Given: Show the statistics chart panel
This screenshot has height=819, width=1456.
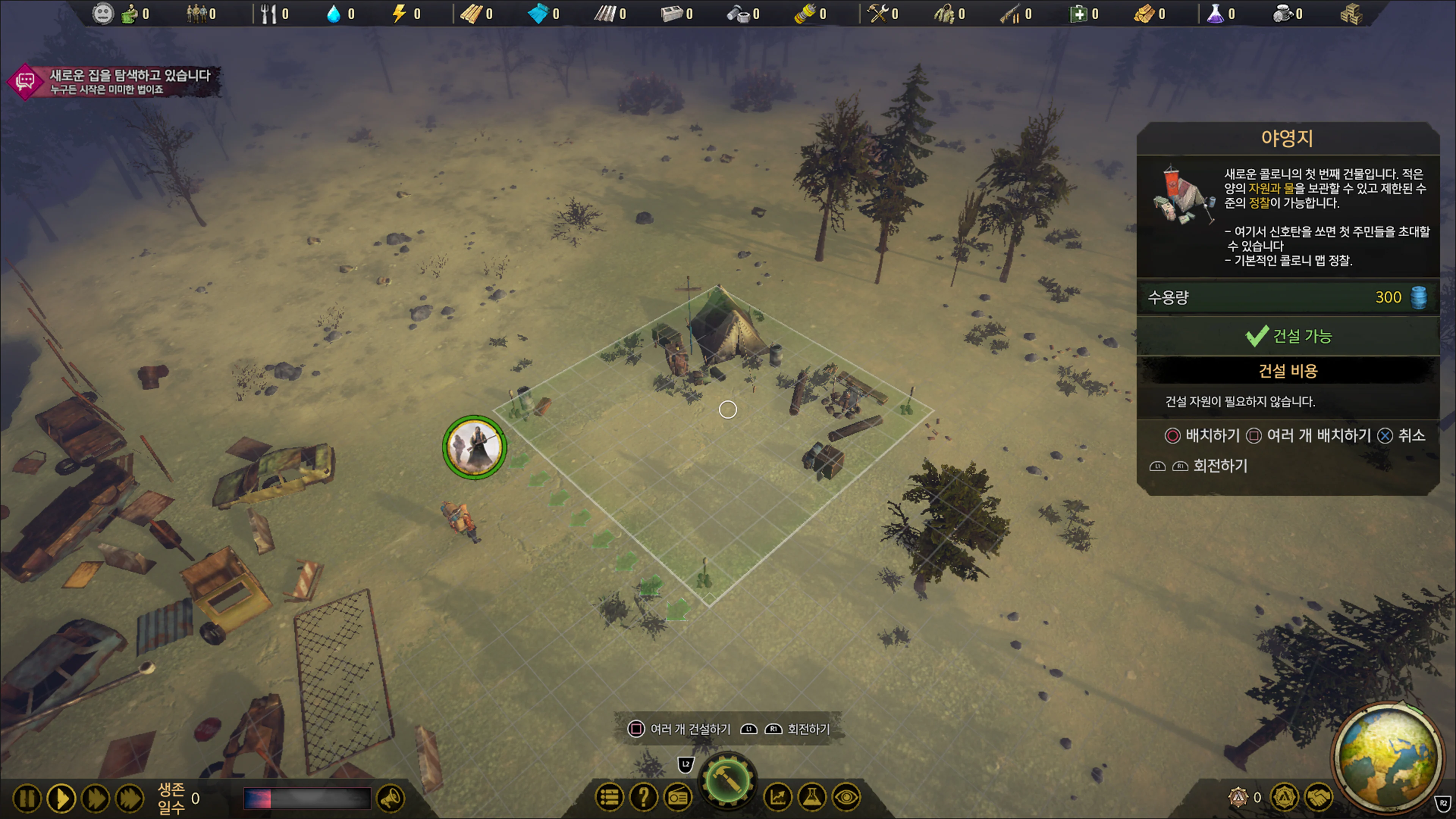Looking at the screenshot, I should click(778, 797).
